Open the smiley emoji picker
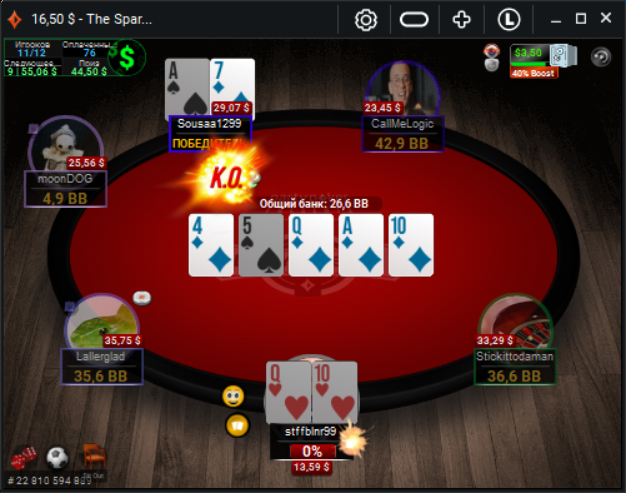Screen dimensions: 626x493 point(234,396)
